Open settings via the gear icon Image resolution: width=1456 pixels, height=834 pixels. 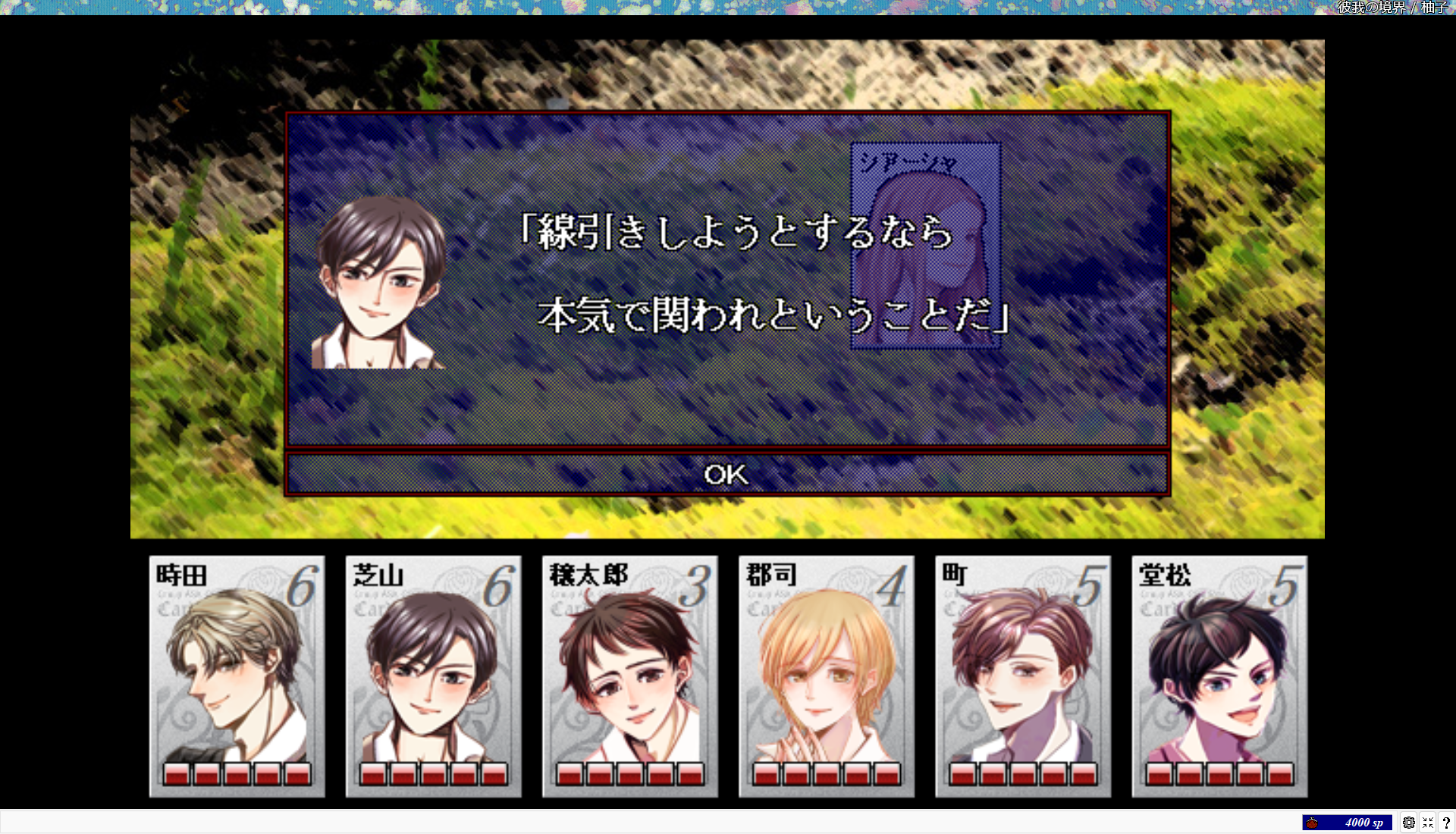(1408, 823)
